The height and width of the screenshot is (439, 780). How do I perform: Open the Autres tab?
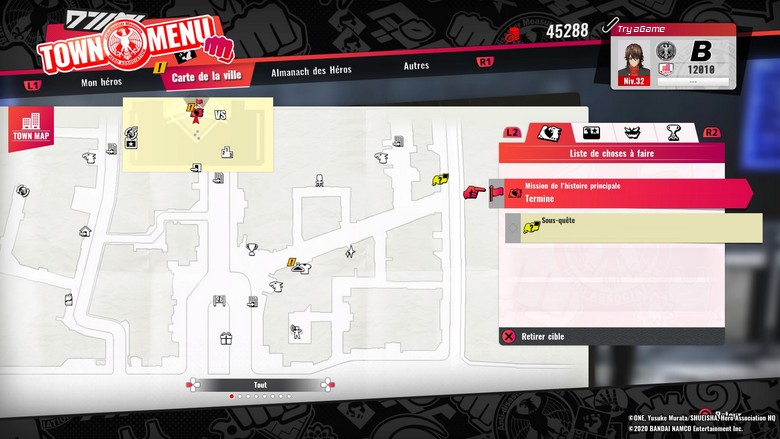[416, 66]
